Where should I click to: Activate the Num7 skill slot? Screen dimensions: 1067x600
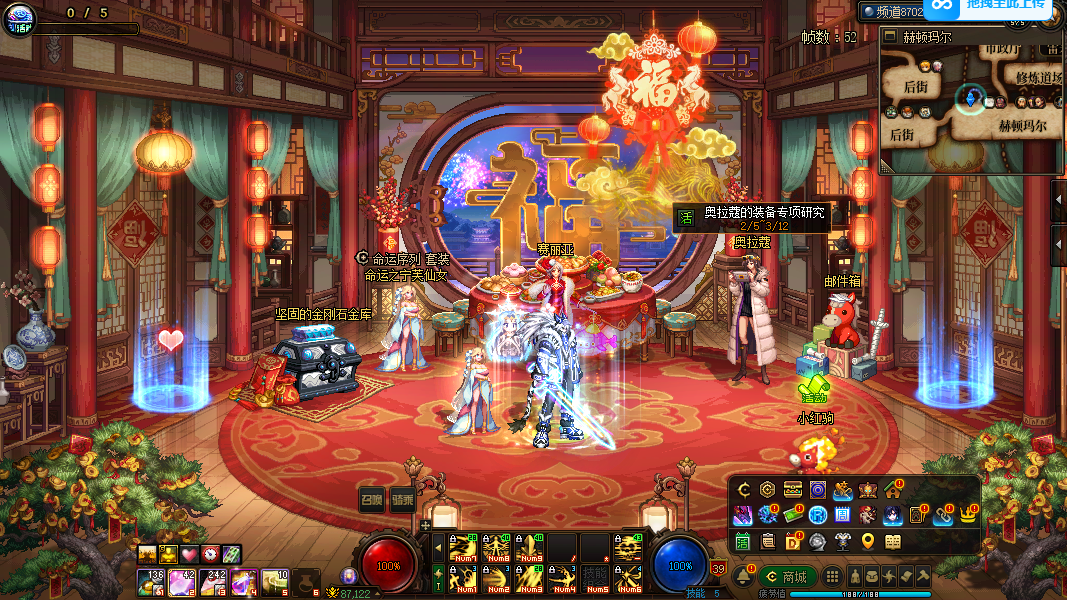462,547
